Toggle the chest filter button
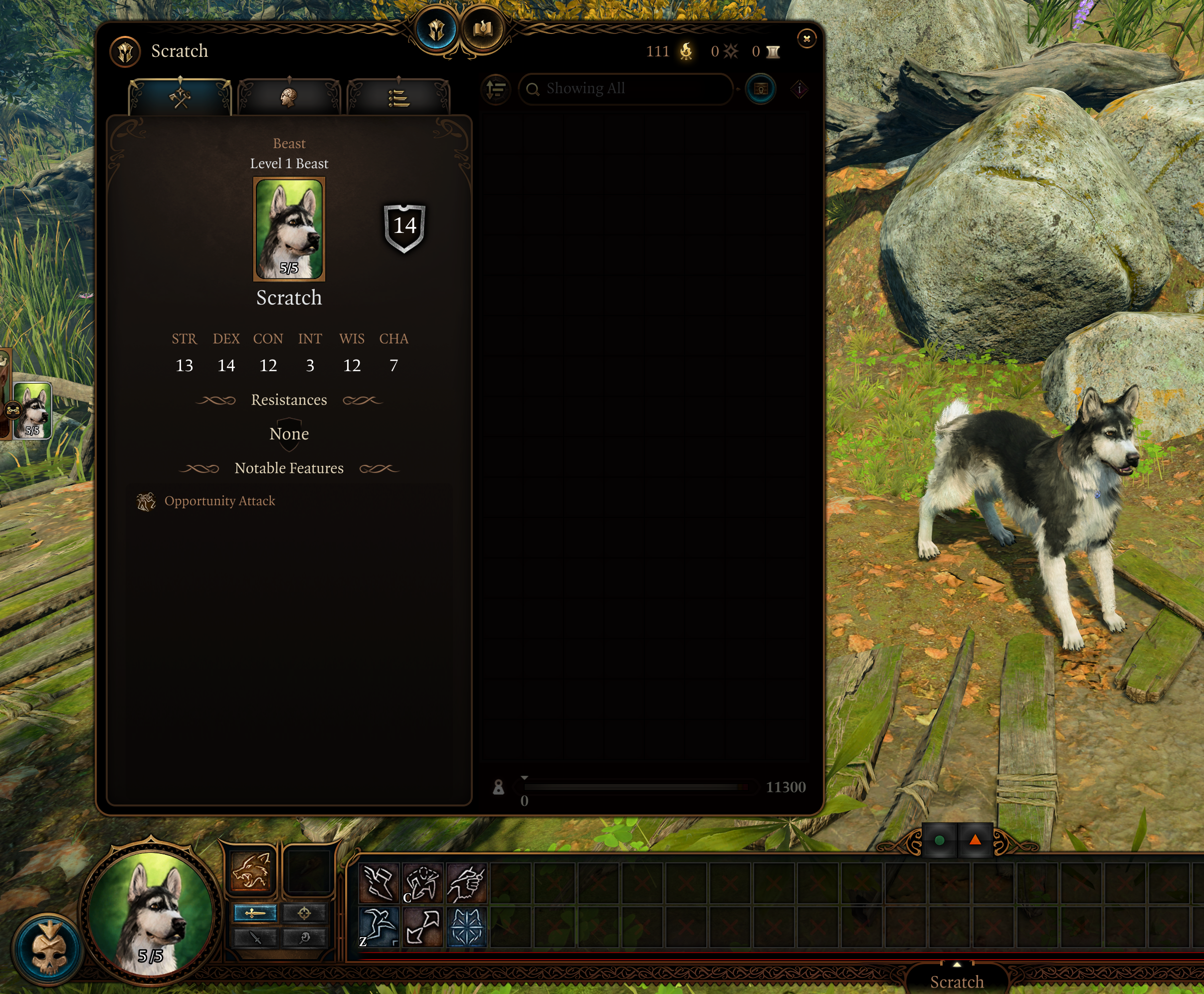The height and width of the screenshot is (994, 1204). tap(761, 89)
